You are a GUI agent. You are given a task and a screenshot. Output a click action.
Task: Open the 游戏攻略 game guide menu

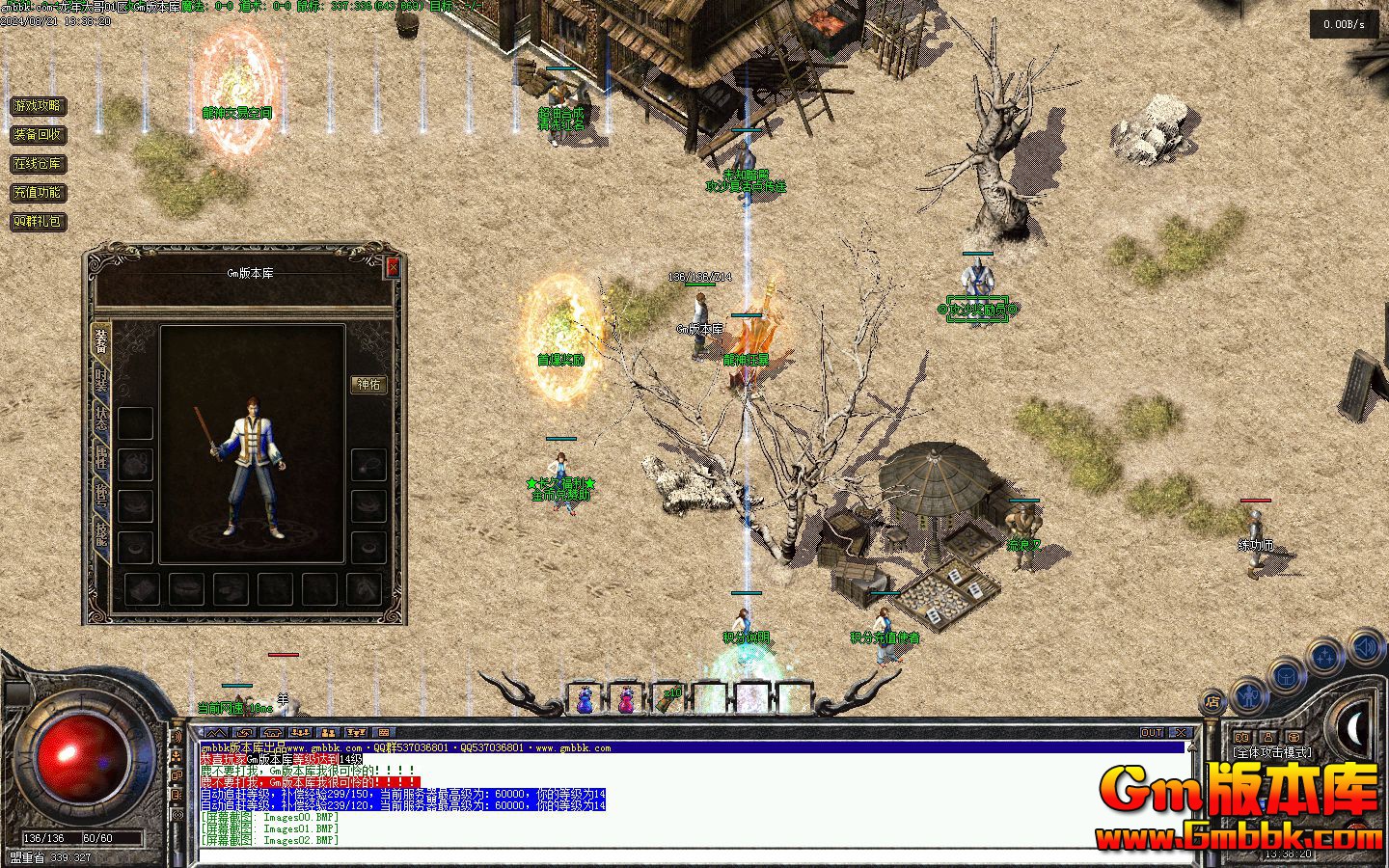pyautogui.click(x=38, y=106)
